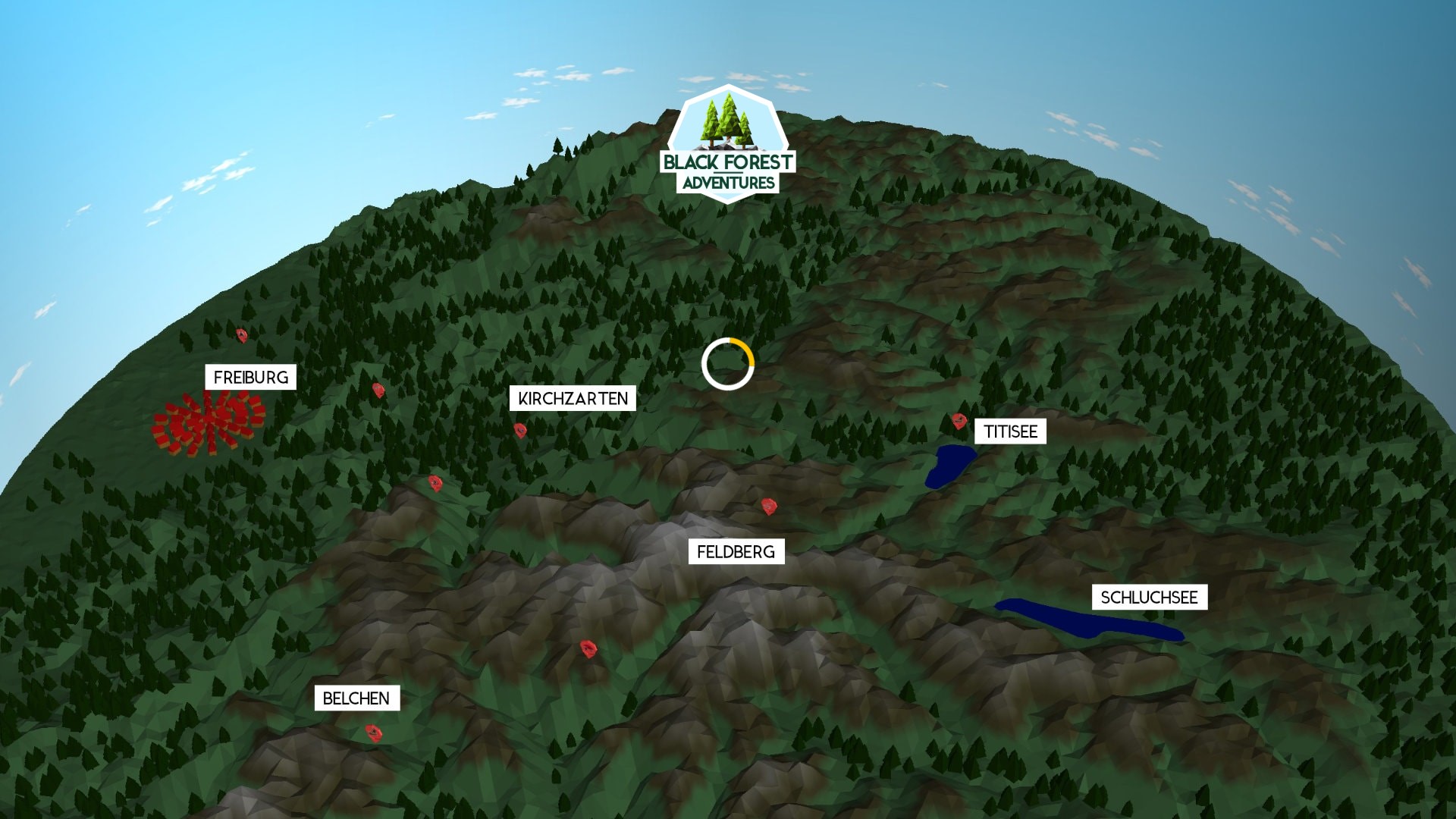Select the red pin just below Belchen label
The width and height of the screenshot is (1456, 819).
click(374, 733)
